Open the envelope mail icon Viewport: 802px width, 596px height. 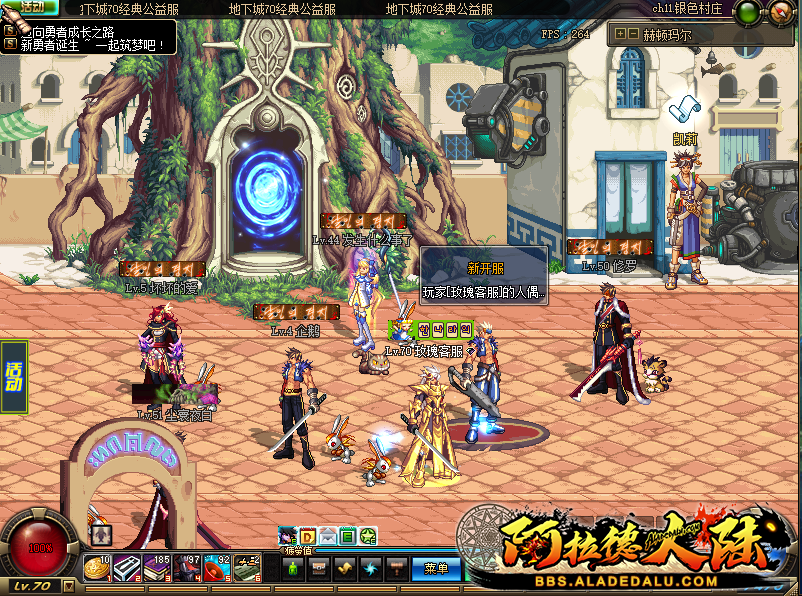328,537
